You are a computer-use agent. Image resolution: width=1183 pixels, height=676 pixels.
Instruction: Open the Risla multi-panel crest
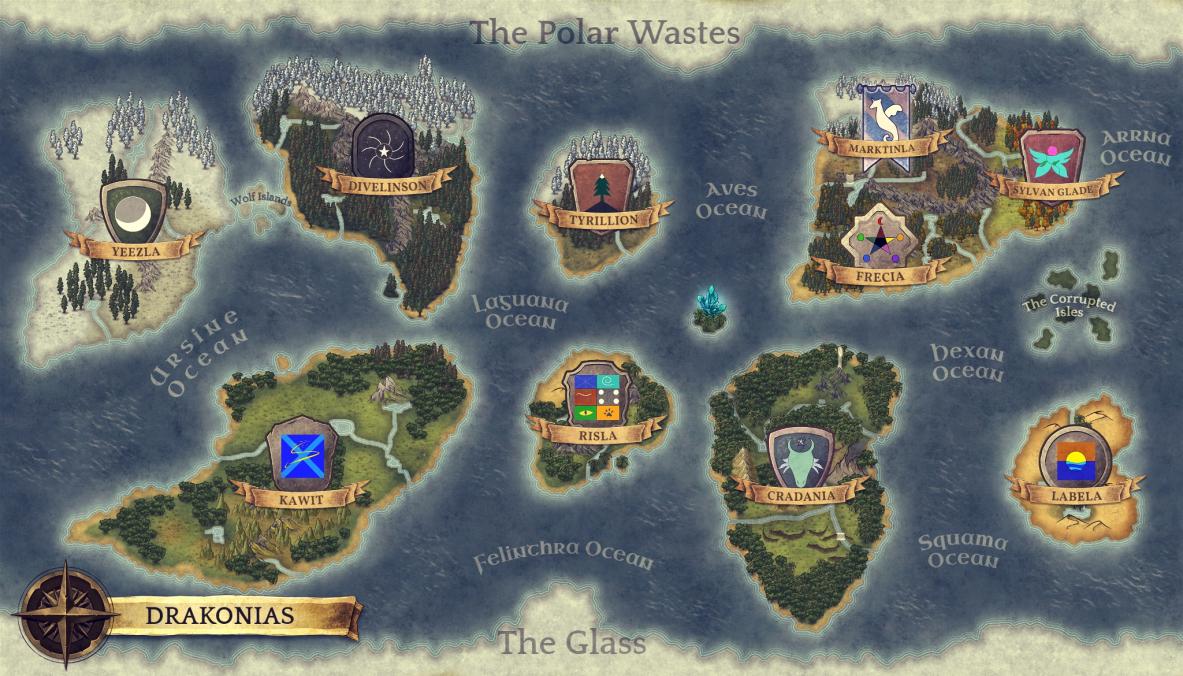(598, 397)
